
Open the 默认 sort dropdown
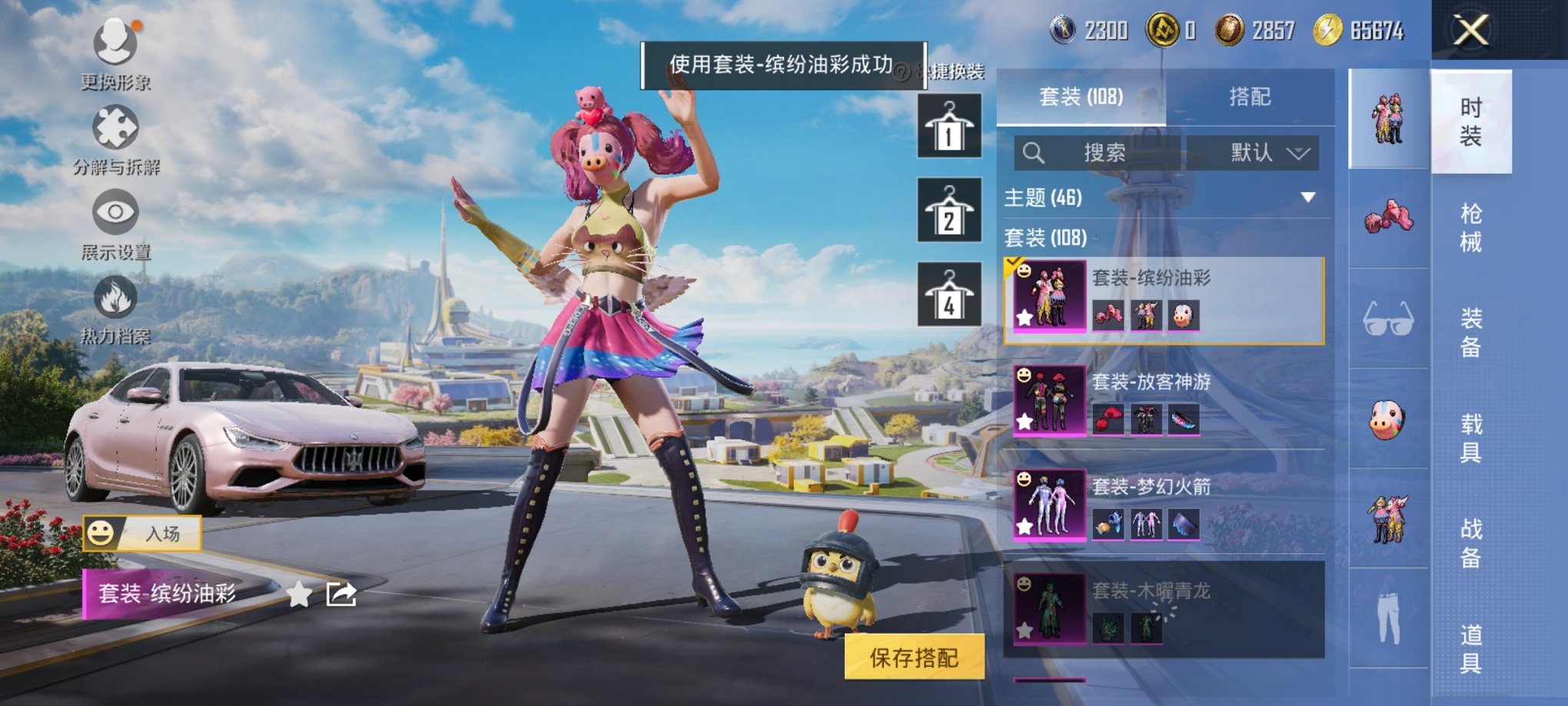[1253, 152]
